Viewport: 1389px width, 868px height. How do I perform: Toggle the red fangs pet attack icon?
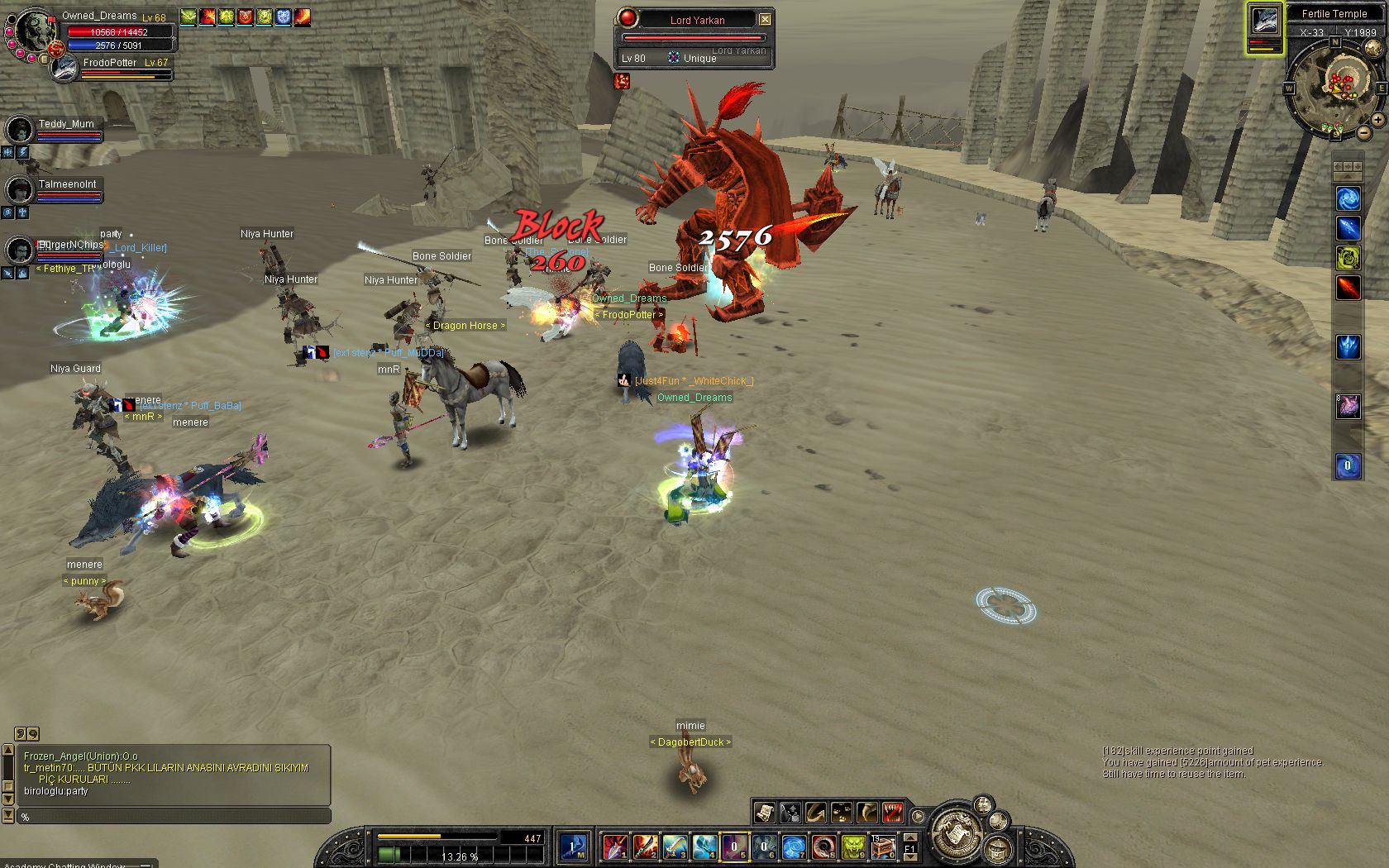[x=892, y=813]
